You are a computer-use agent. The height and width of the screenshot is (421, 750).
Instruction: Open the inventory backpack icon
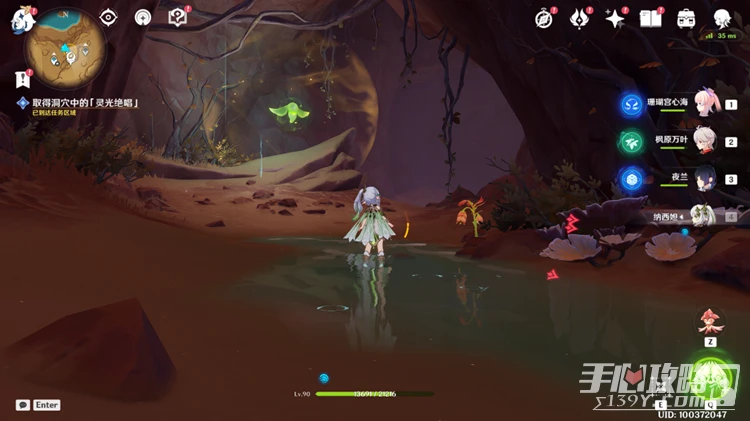(x=686, y=19)
